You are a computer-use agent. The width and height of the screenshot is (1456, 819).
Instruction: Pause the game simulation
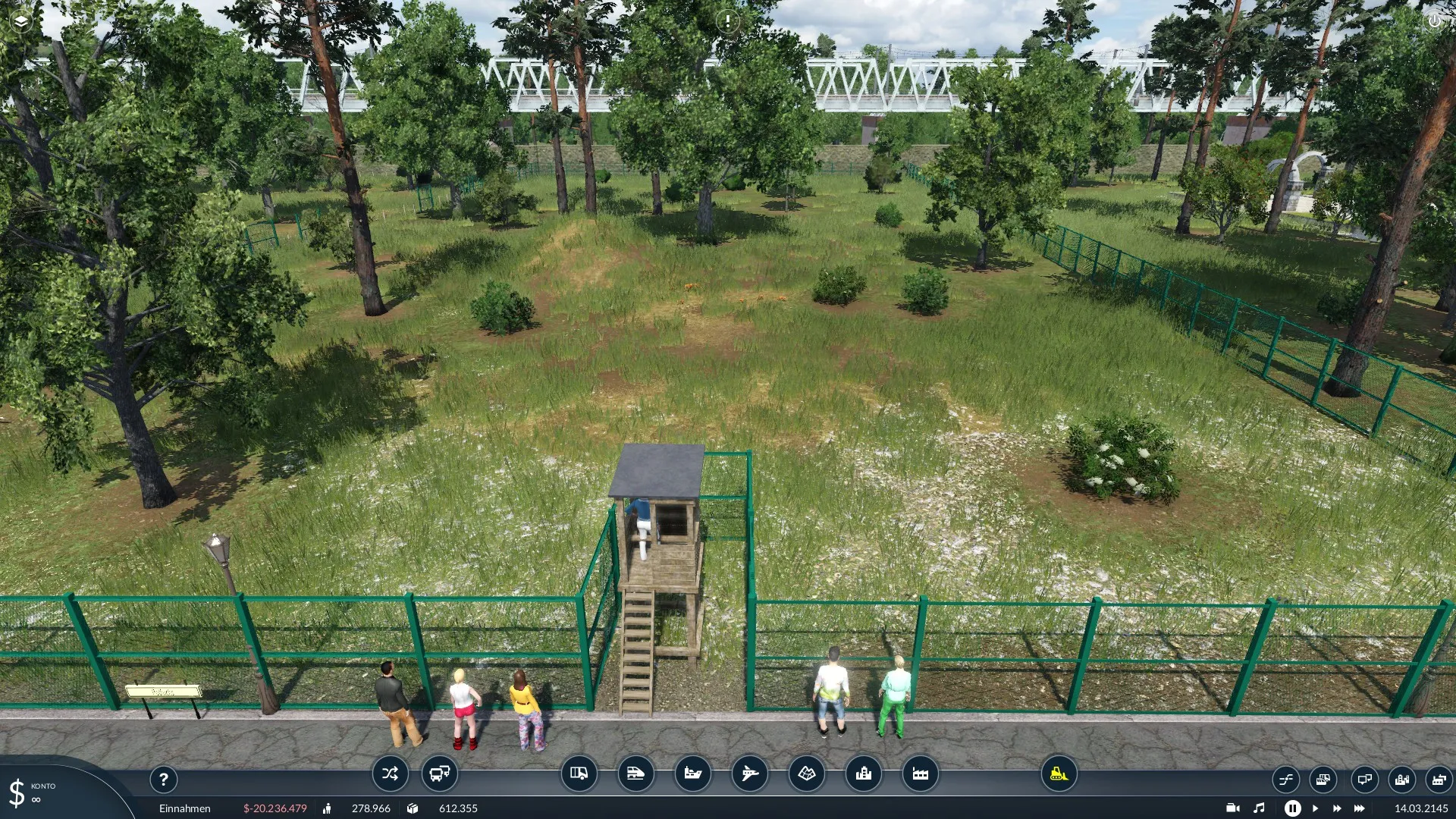click(1292, 808)
